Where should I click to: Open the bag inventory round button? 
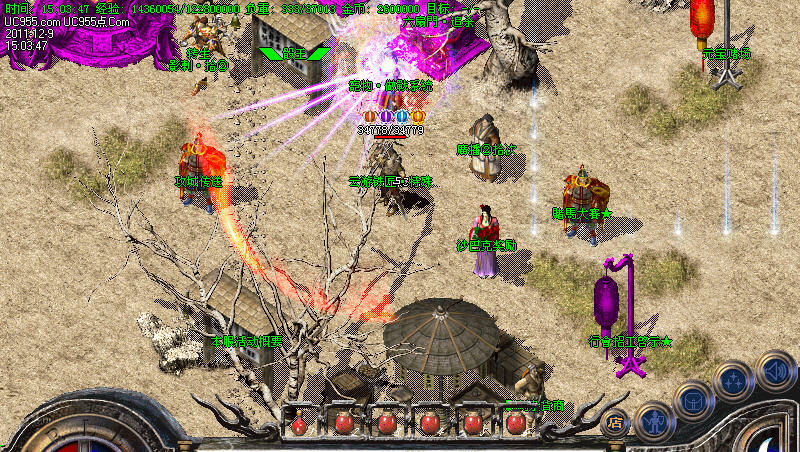(694, 400)
